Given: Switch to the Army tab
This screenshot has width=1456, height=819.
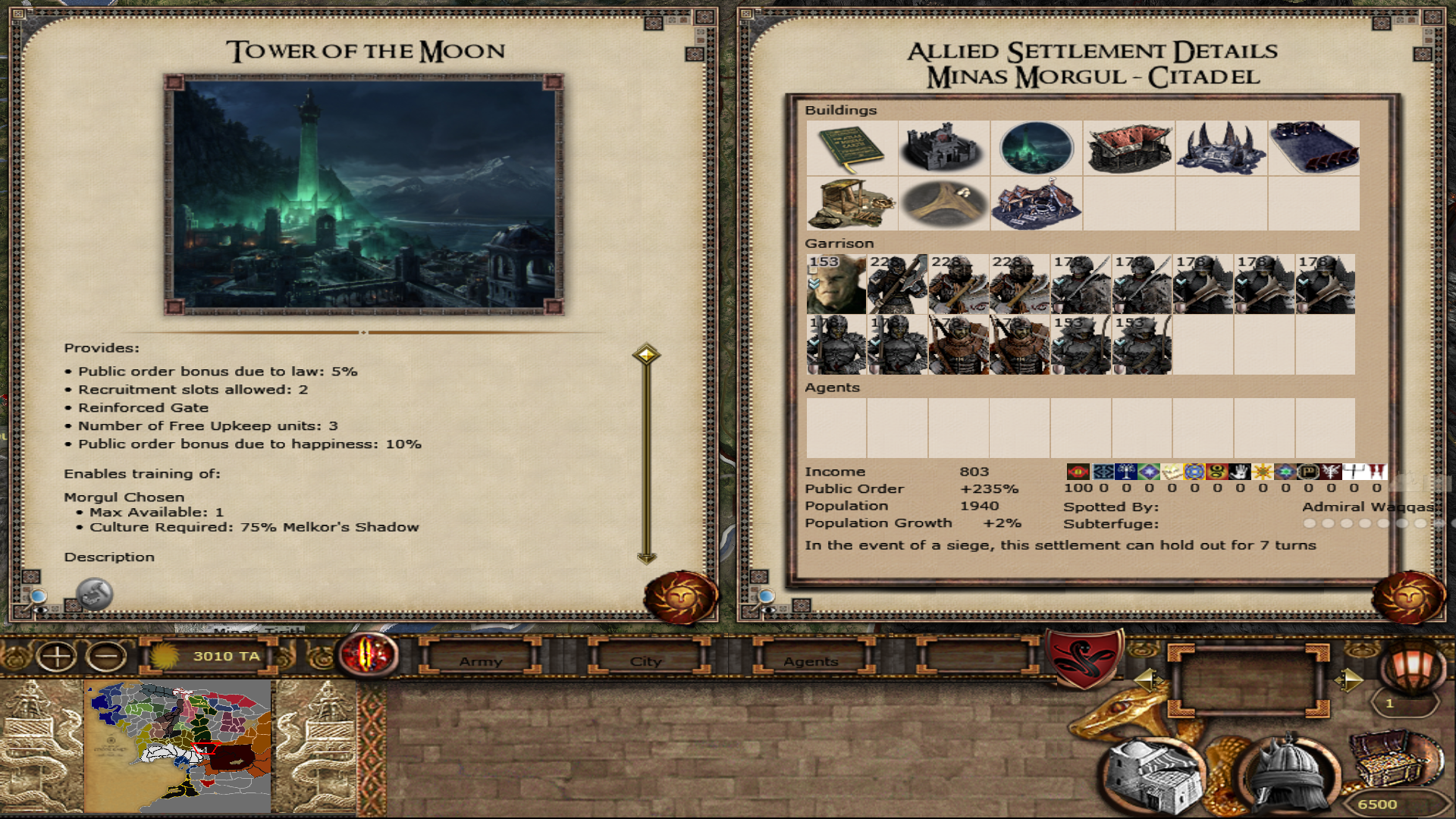Looking at the screenshot, I should [481, 661].
